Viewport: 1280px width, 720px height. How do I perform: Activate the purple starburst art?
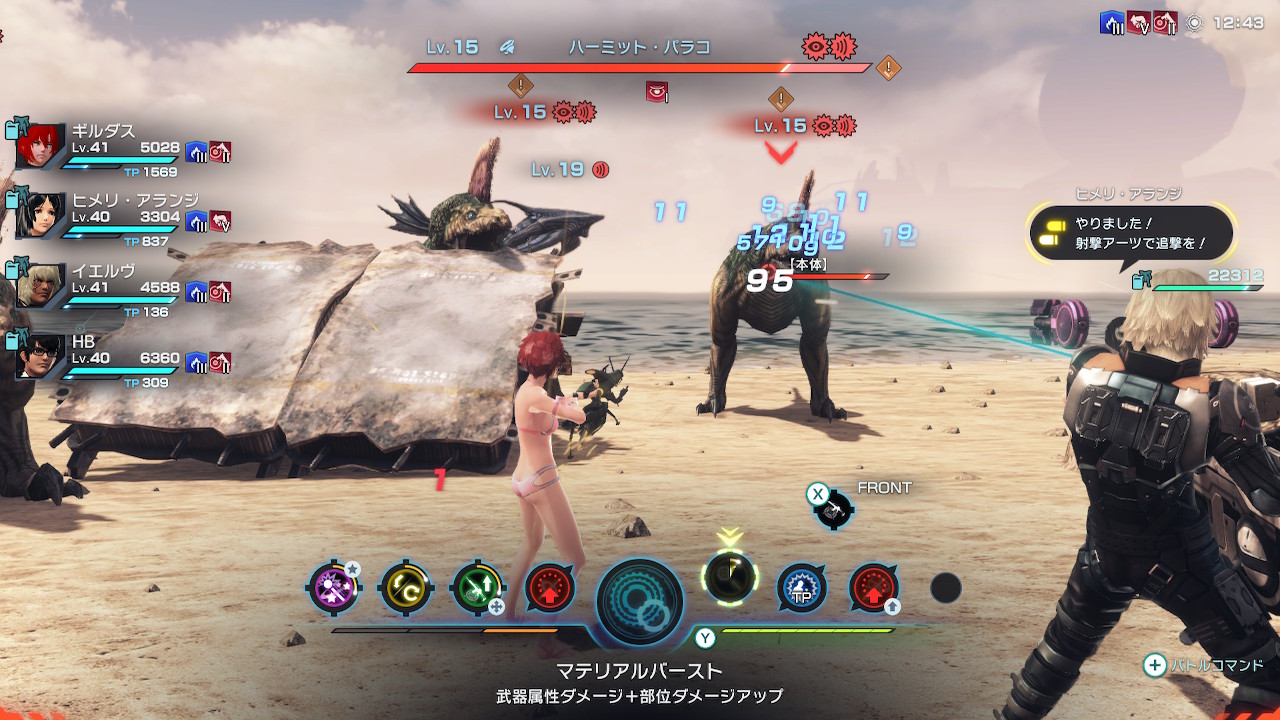tap(333, 588)
